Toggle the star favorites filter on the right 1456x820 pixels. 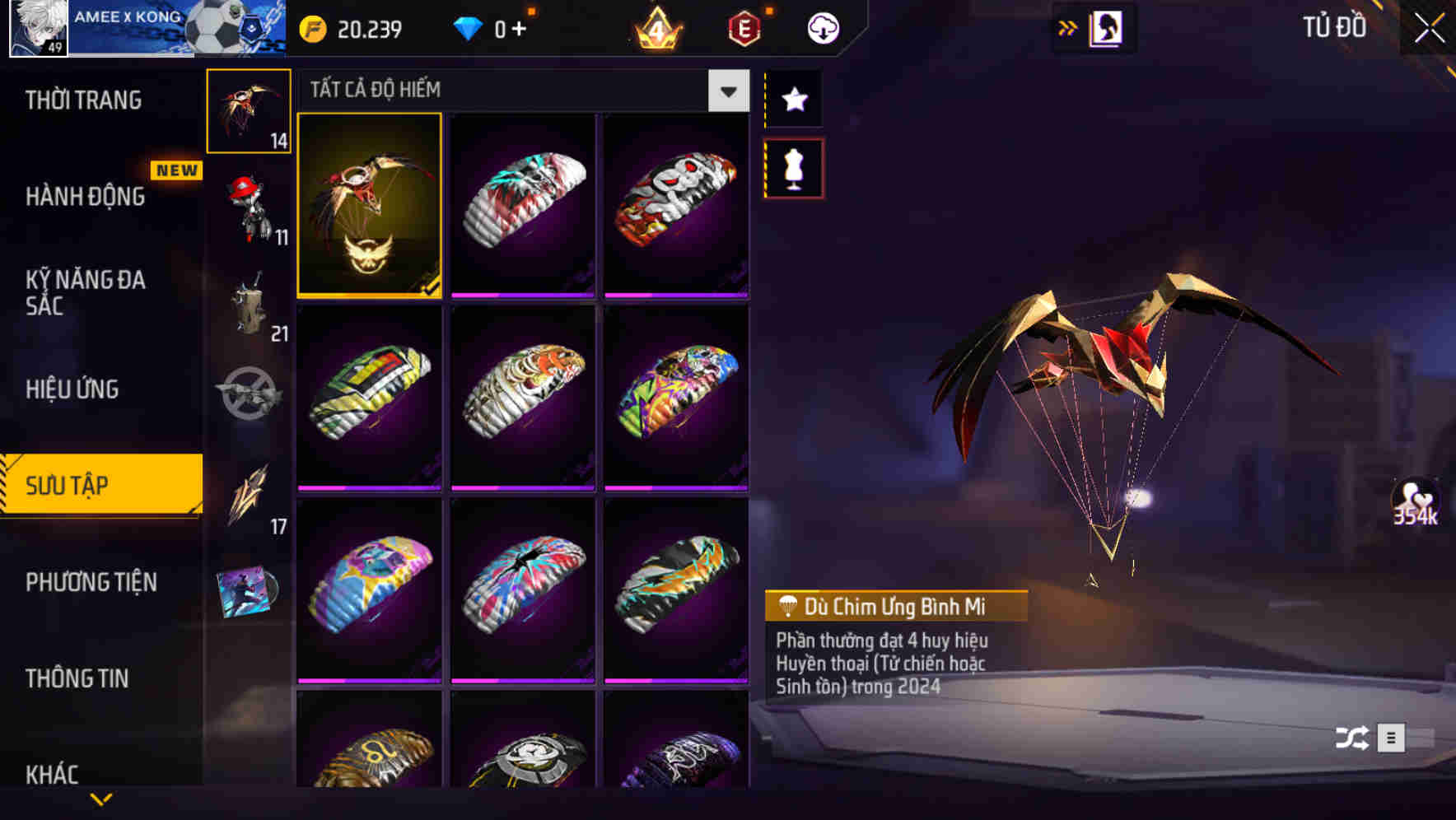[x=793, y=100]
